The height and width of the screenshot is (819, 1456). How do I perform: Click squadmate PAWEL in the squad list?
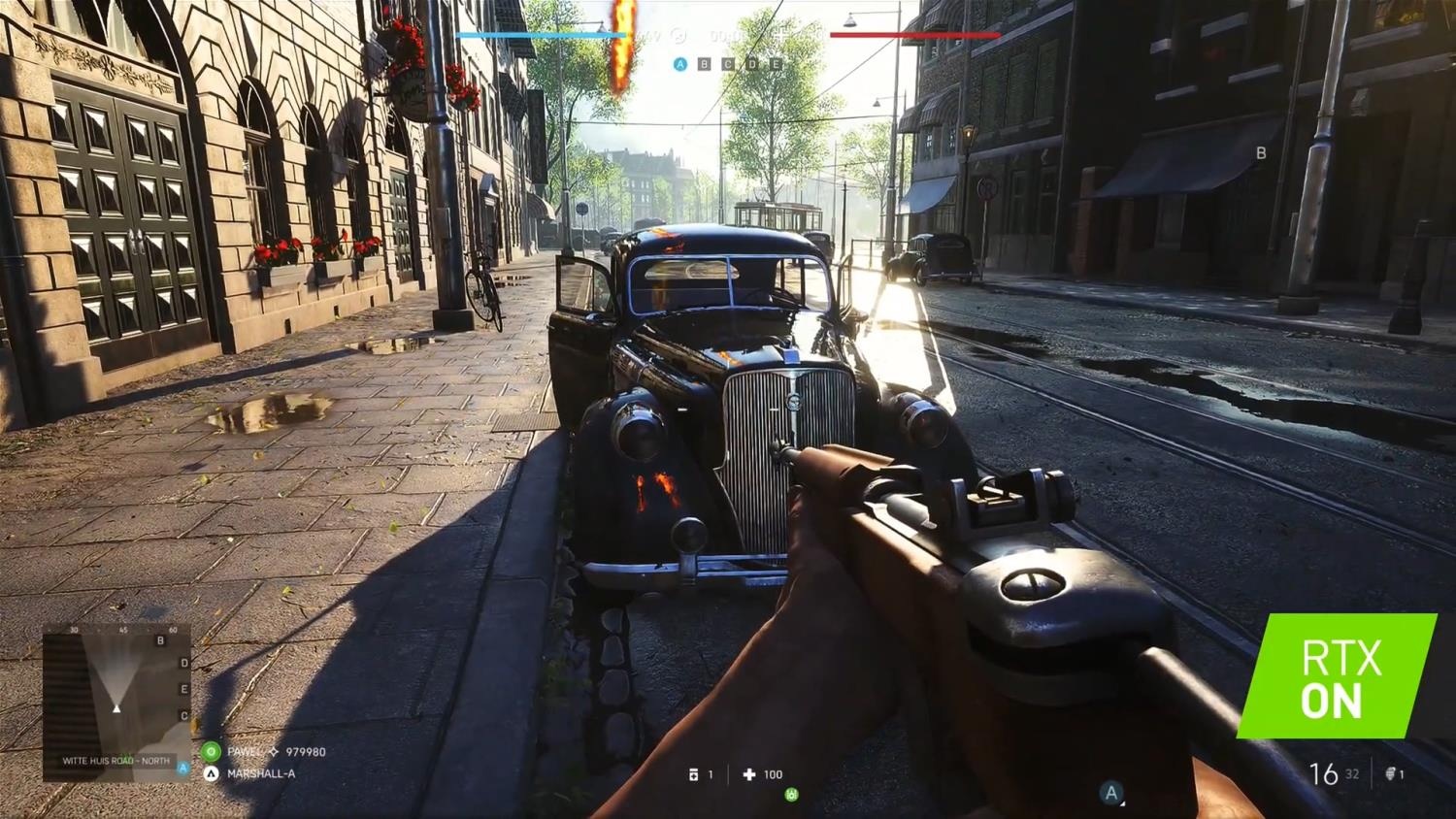click(245, 752)
